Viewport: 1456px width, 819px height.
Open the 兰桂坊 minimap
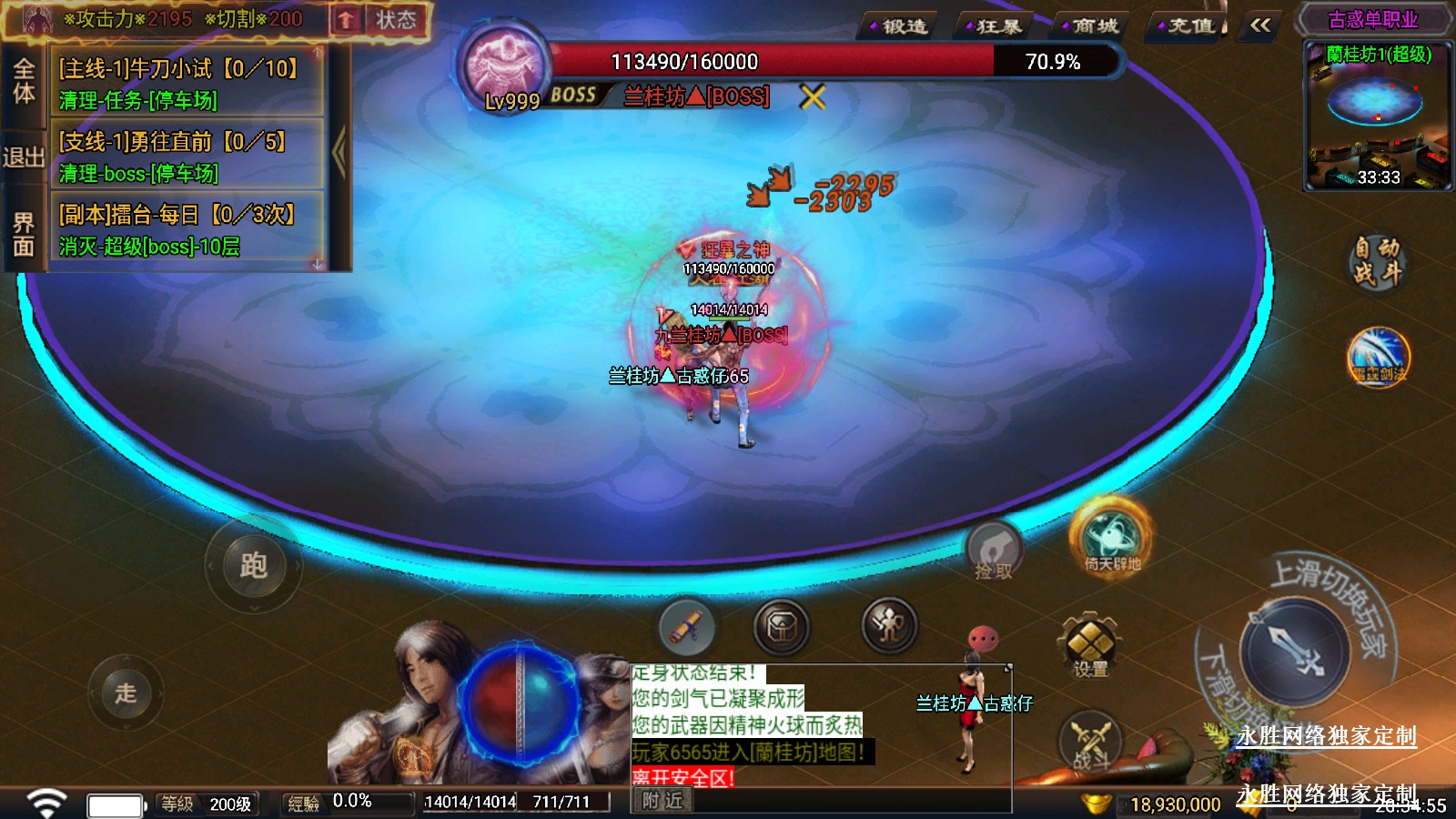1378,118
